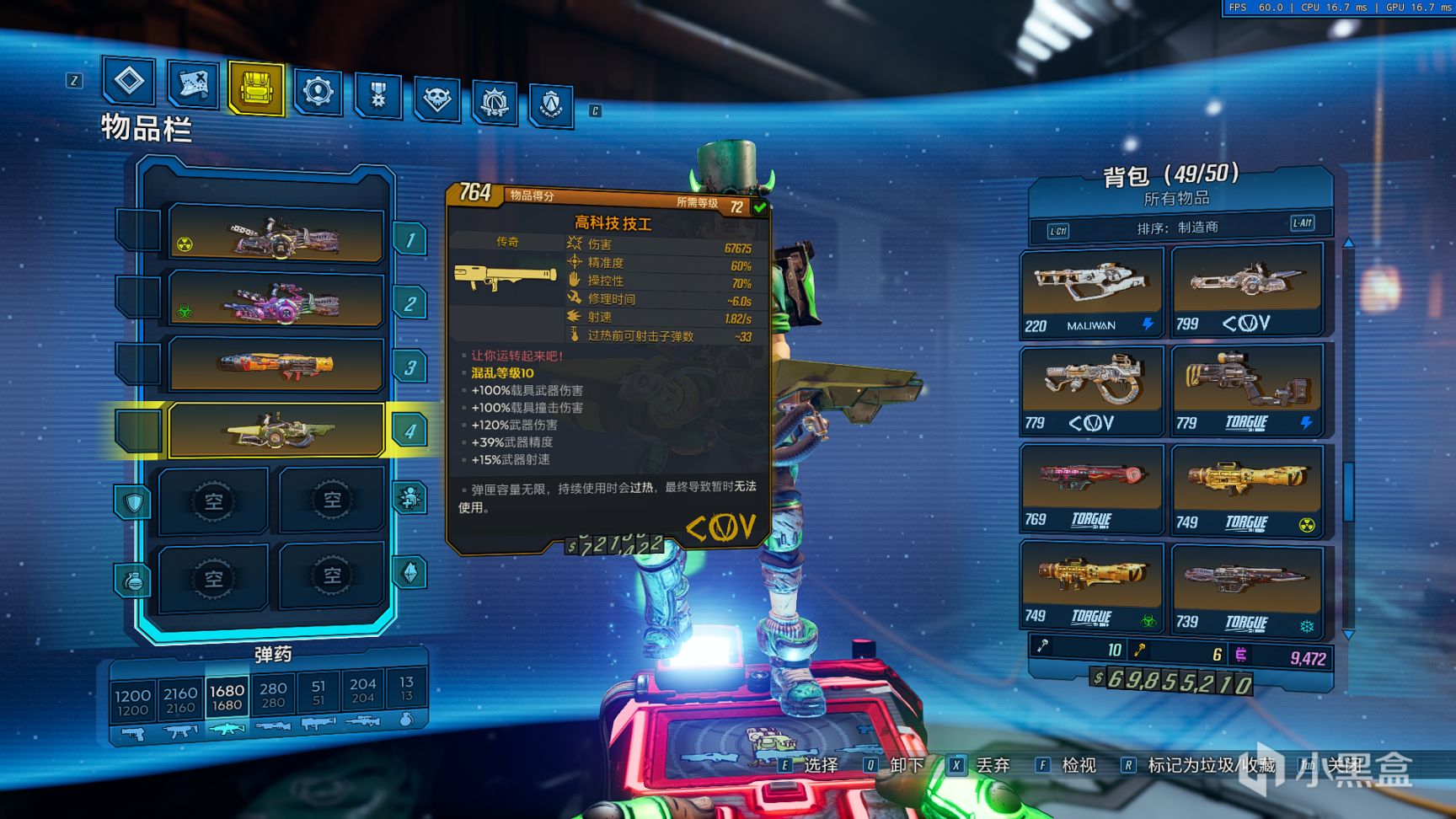Select the yellow backpack inventory tab
The width and height of the screenshot is (1456, 819).
tap(255, 88)
